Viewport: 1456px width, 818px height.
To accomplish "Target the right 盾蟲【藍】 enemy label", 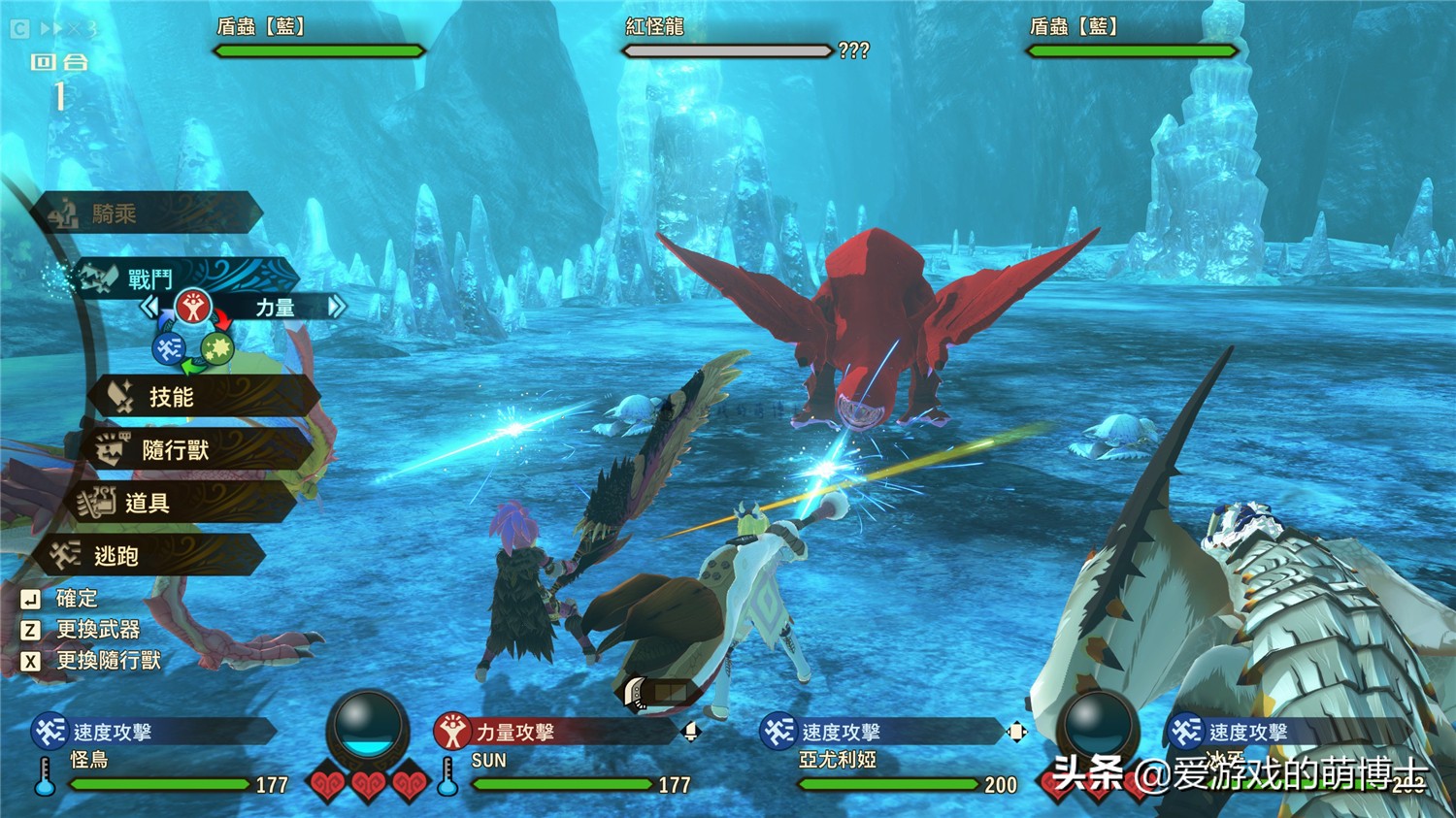I will tap(1074, 27).
